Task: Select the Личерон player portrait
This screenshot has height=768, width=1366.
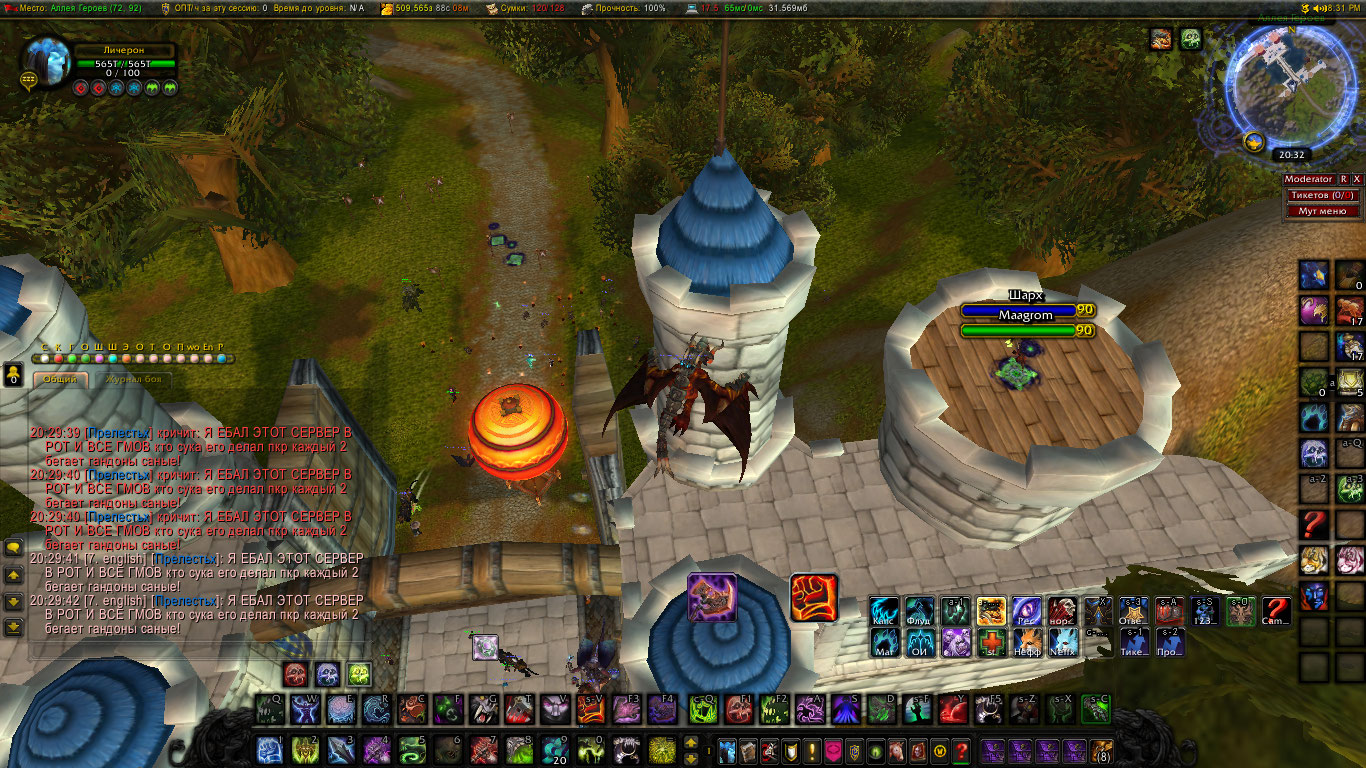Action: click(x=47, y=61)
